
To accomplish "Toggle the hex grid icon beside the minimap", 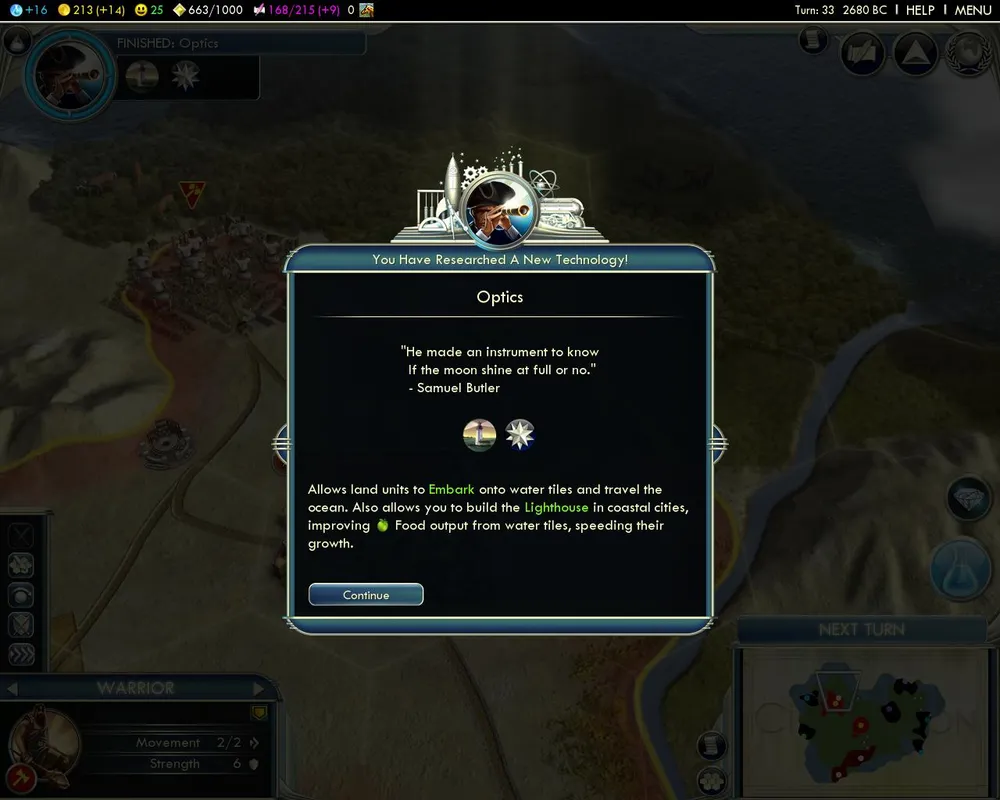I will 711,779.
